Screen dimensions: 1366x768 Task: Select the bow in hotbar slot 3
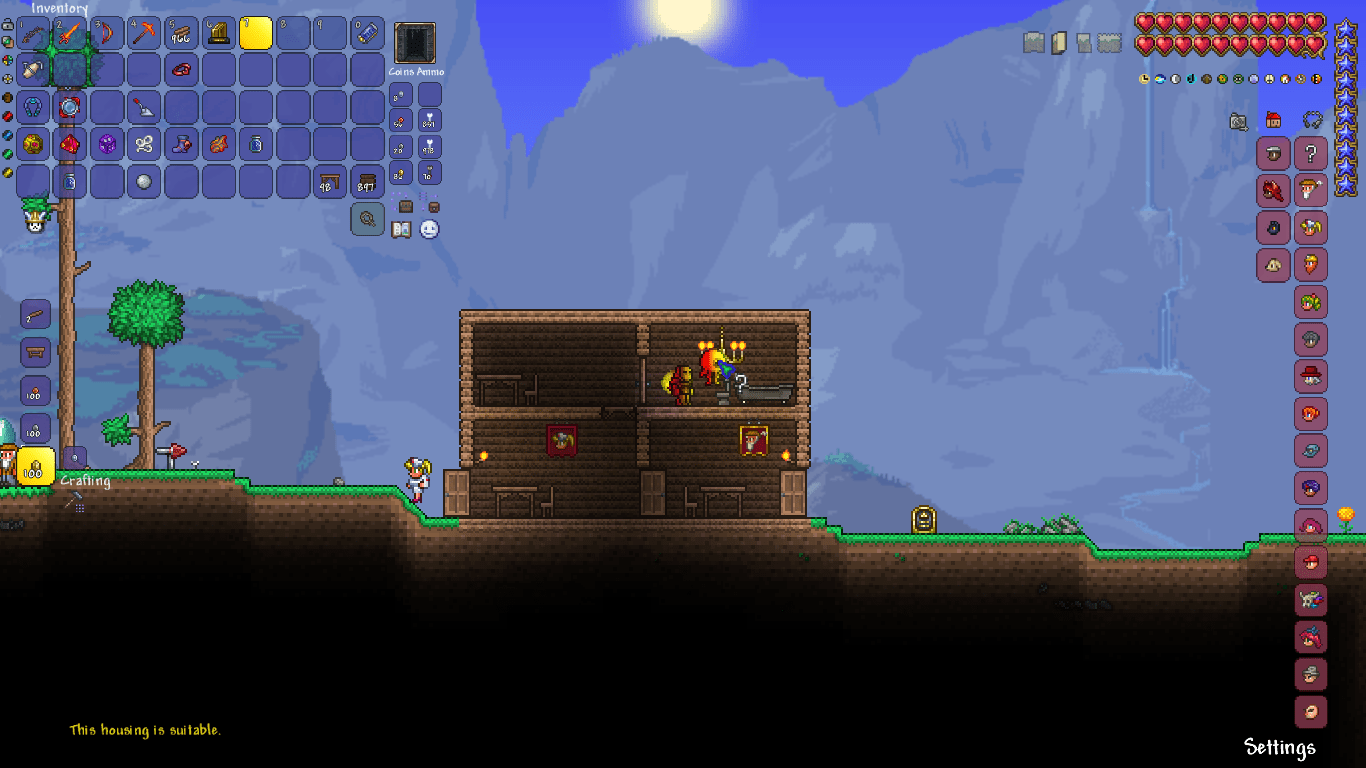(x=107, y=33)
